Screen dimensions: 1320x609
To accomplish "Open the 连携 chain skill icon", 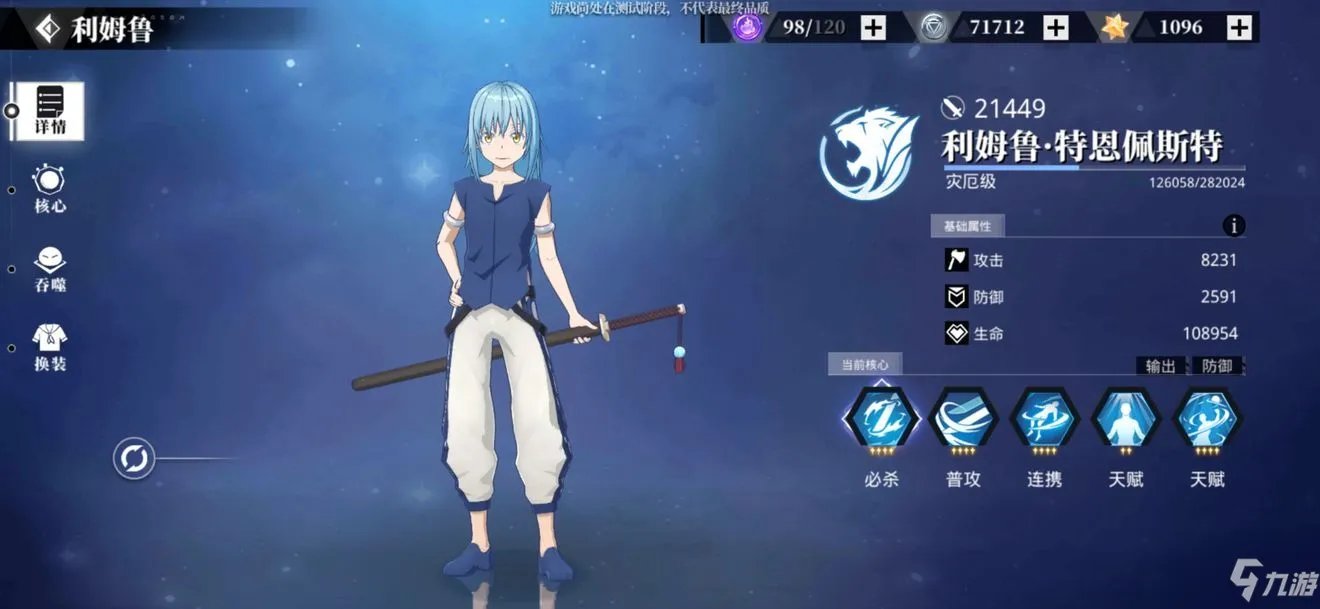I will point(1044,420).
